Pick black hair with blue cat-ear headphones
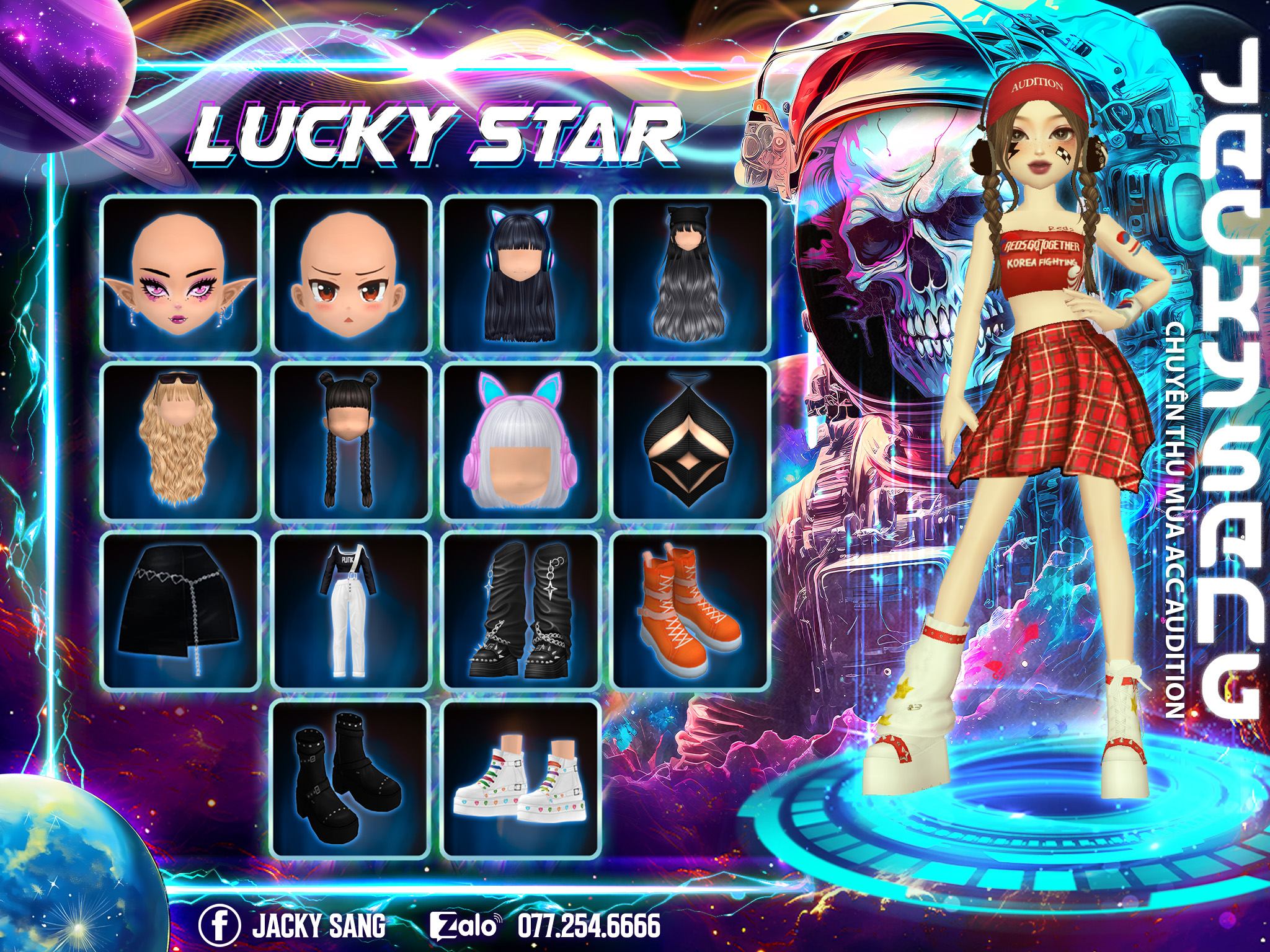 520,275
